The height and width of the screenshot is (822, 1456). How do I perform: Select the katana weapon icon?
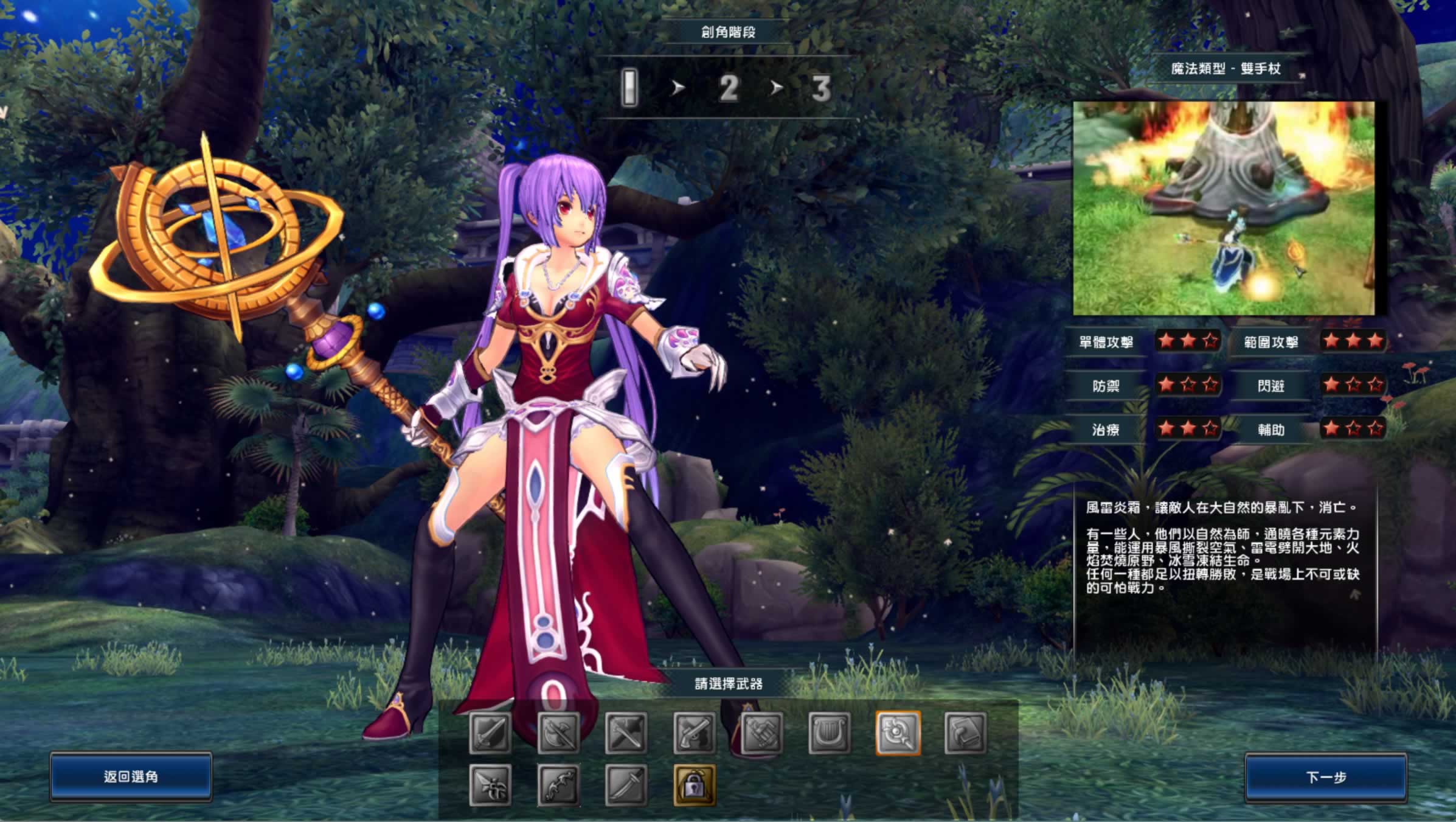coord(626,785)
